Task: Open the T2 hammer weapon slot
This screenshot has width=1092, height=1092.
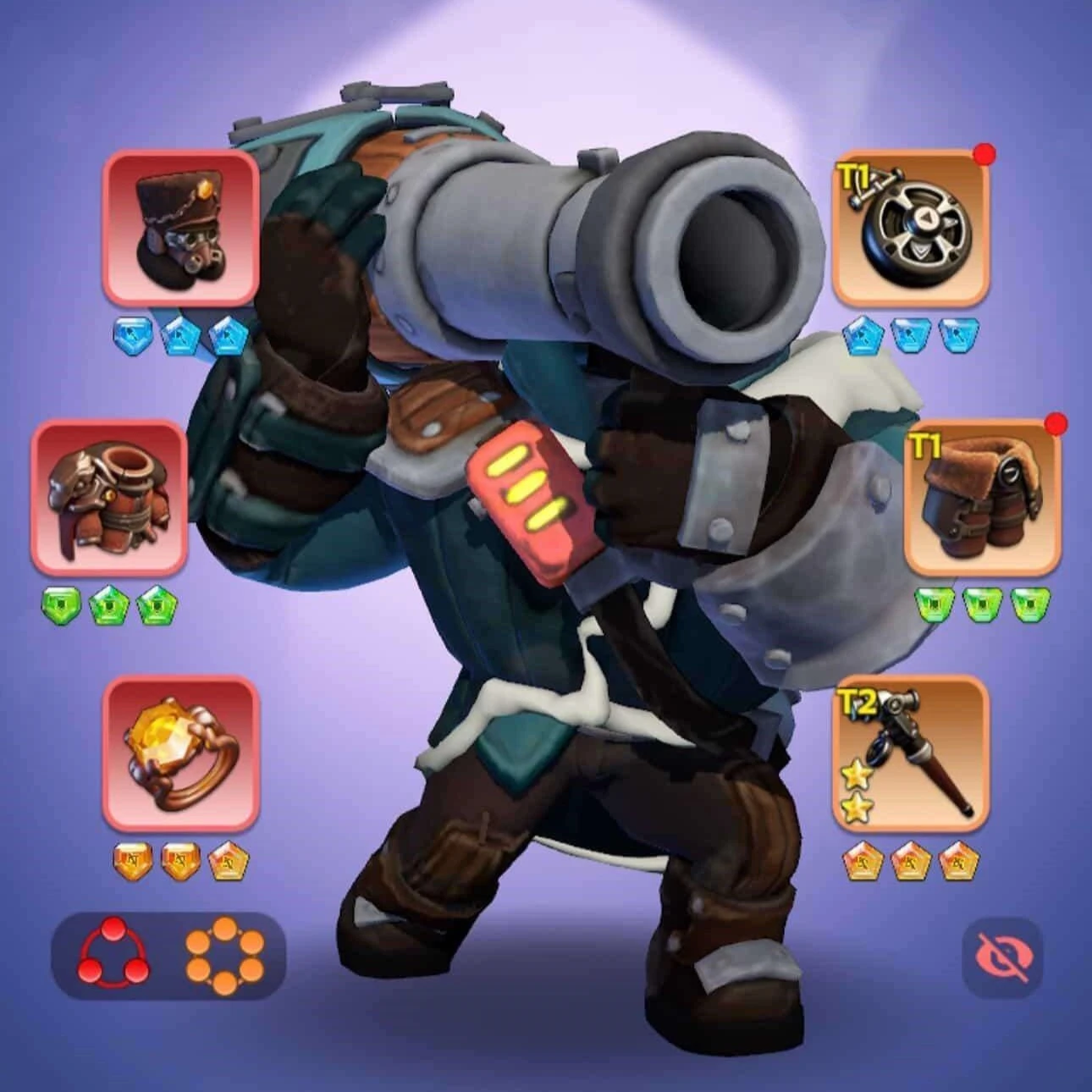Action: click(911, 753)
